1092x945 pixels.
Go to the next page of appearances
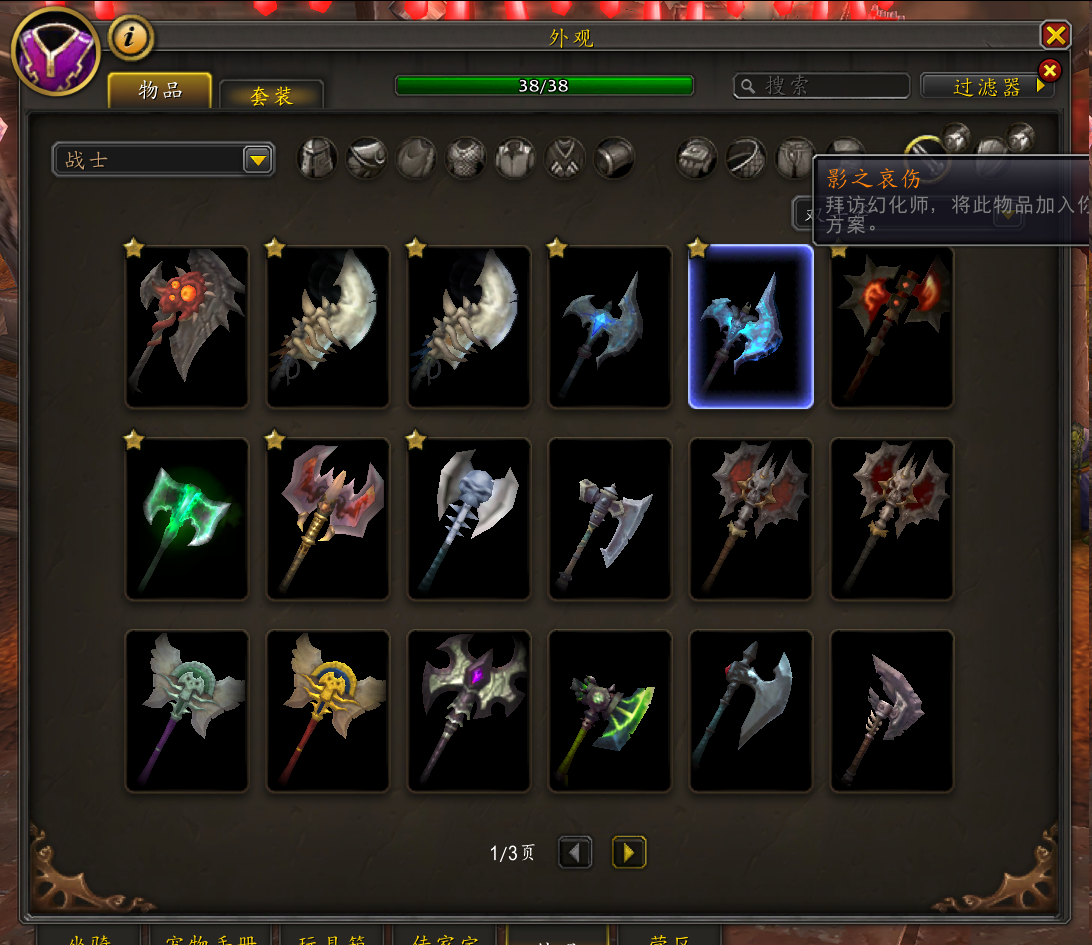[629, 853]
